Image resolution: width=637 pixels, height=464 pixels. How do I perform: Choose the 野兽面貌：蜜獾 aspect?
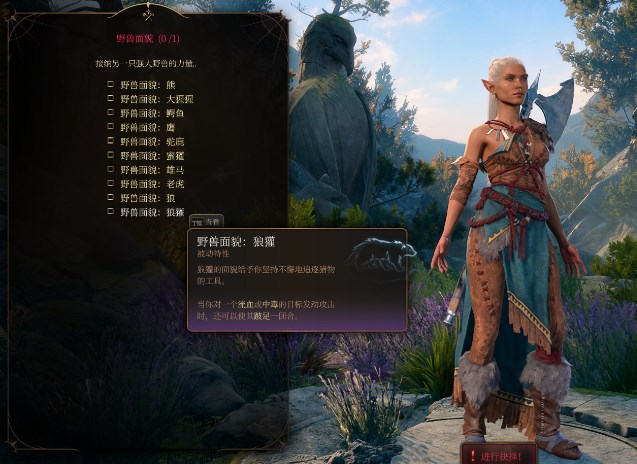coord(111,156)
